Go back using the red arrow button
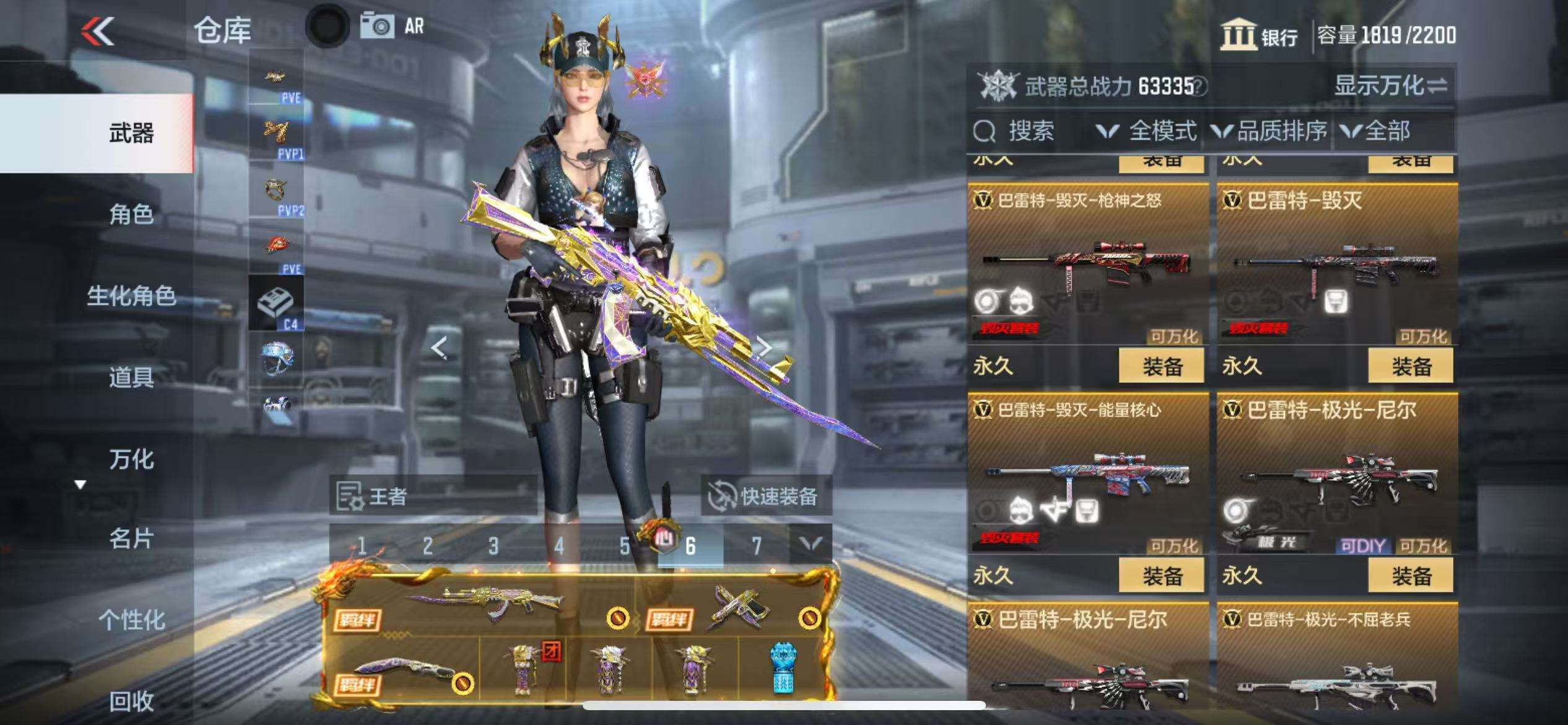Screen dimensions: 1568x725 (x=98, y=31)
